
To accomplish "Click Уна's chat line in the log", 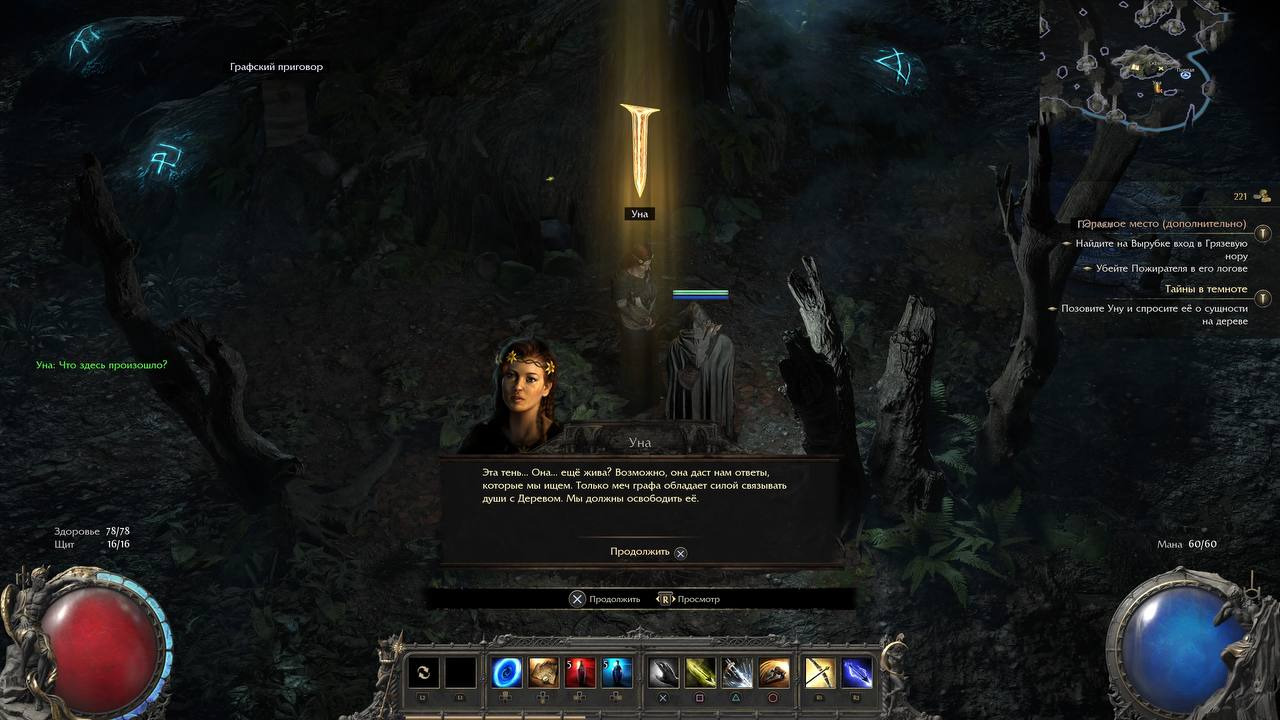I will click(102, 365).
